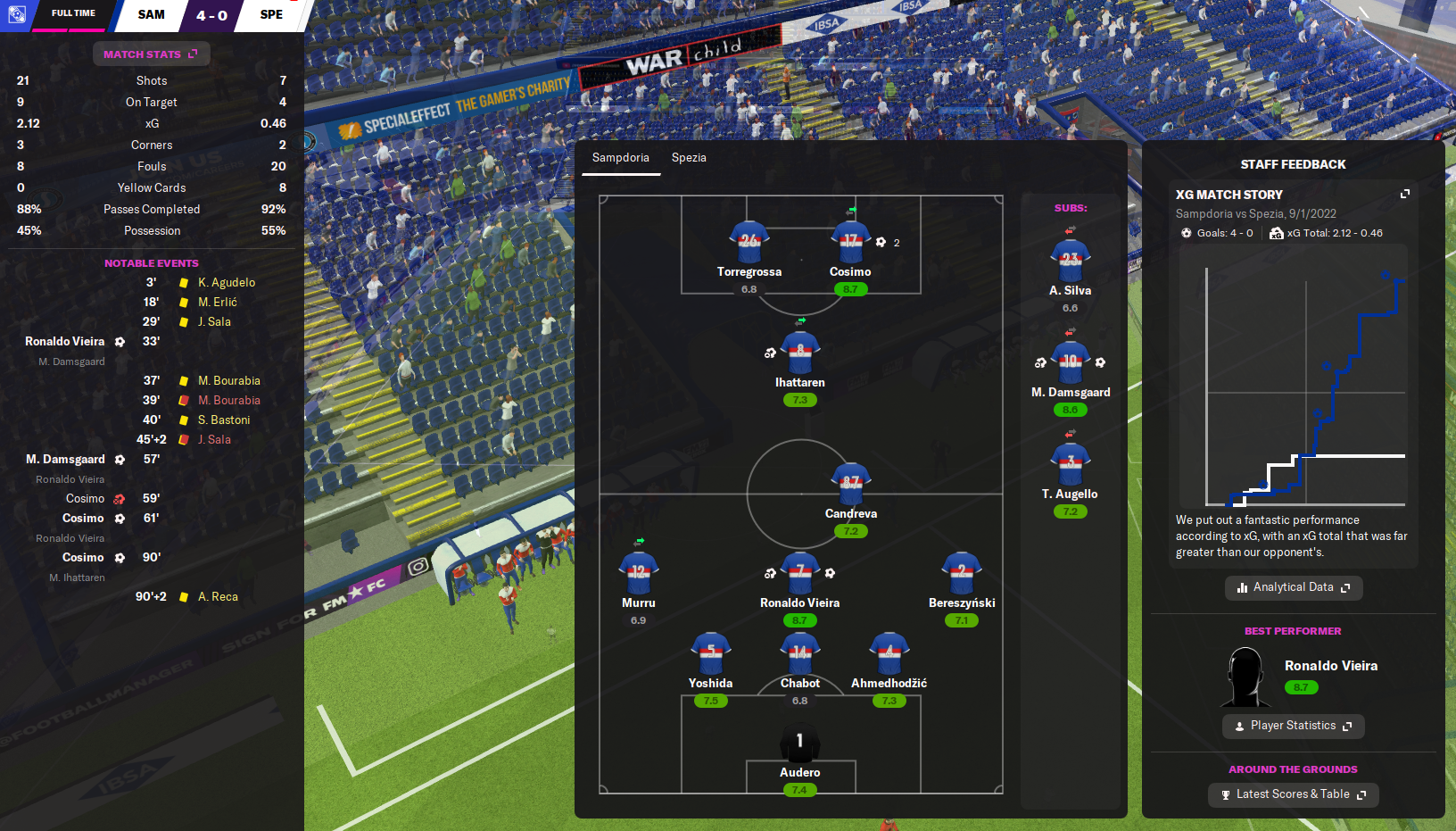Select substitute M. Damsgaard
Viewport: 1456px width, 831px height.
[1071, 363]
